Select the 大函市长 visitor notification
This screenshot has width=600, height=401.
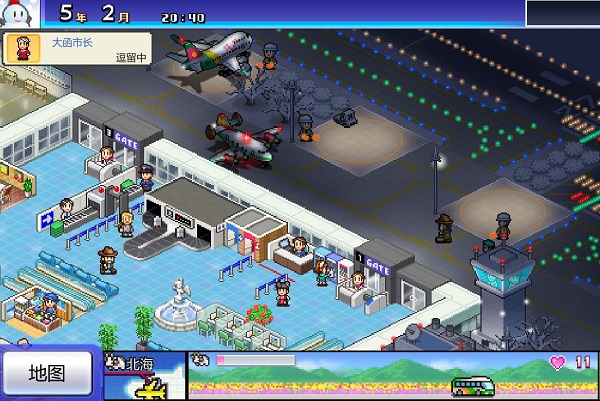tap(76, 49)
